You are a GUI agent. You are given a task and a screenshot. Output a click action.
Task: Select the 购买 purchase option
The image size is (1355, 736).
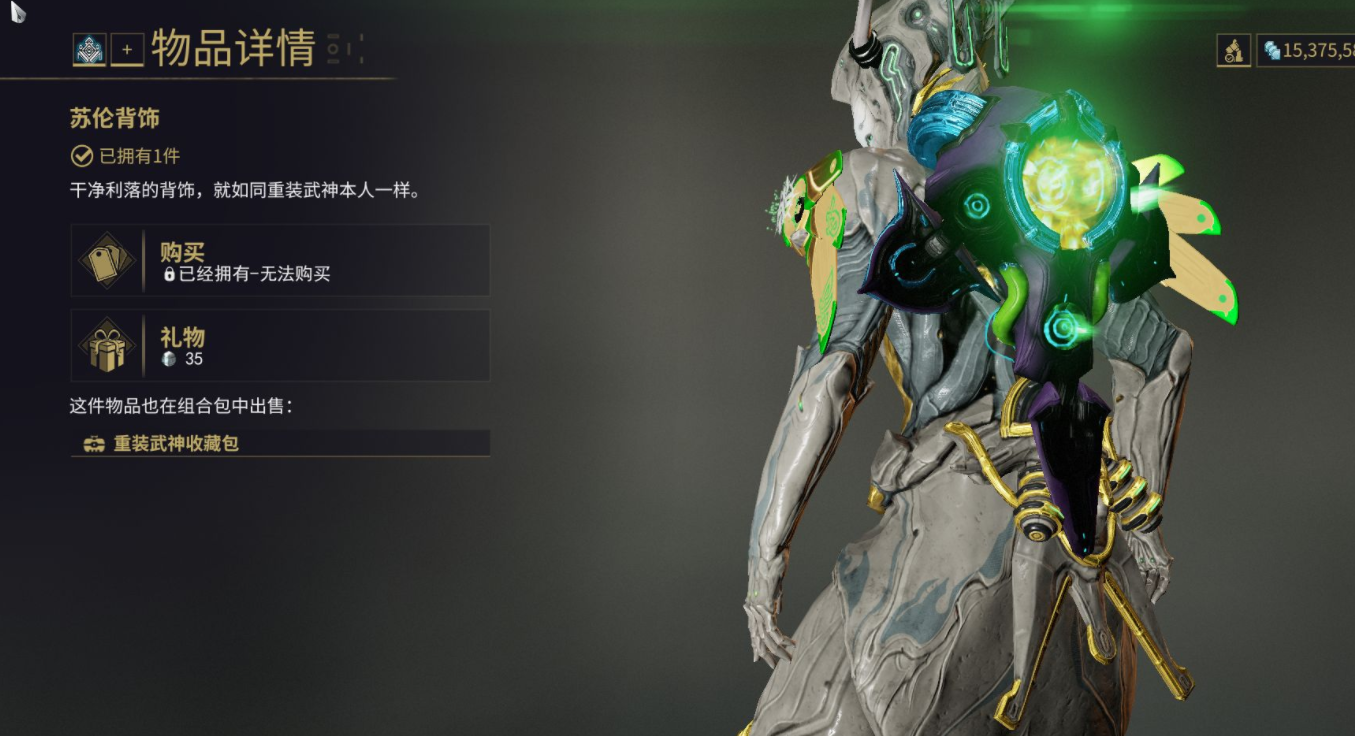pos(280,260)
